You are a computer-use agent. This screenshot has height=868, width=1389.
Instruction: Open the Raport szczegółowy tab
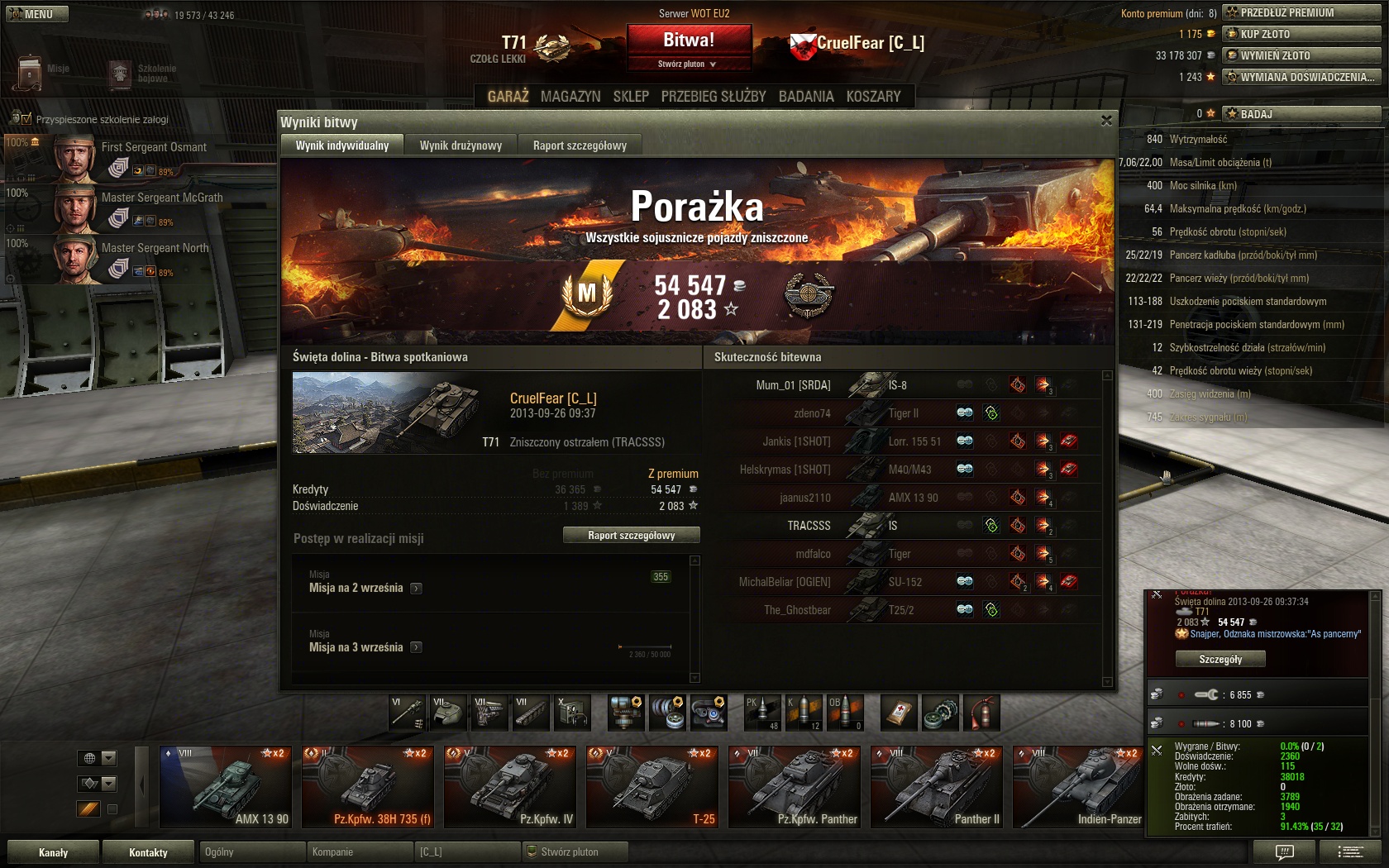click(580, 145)
